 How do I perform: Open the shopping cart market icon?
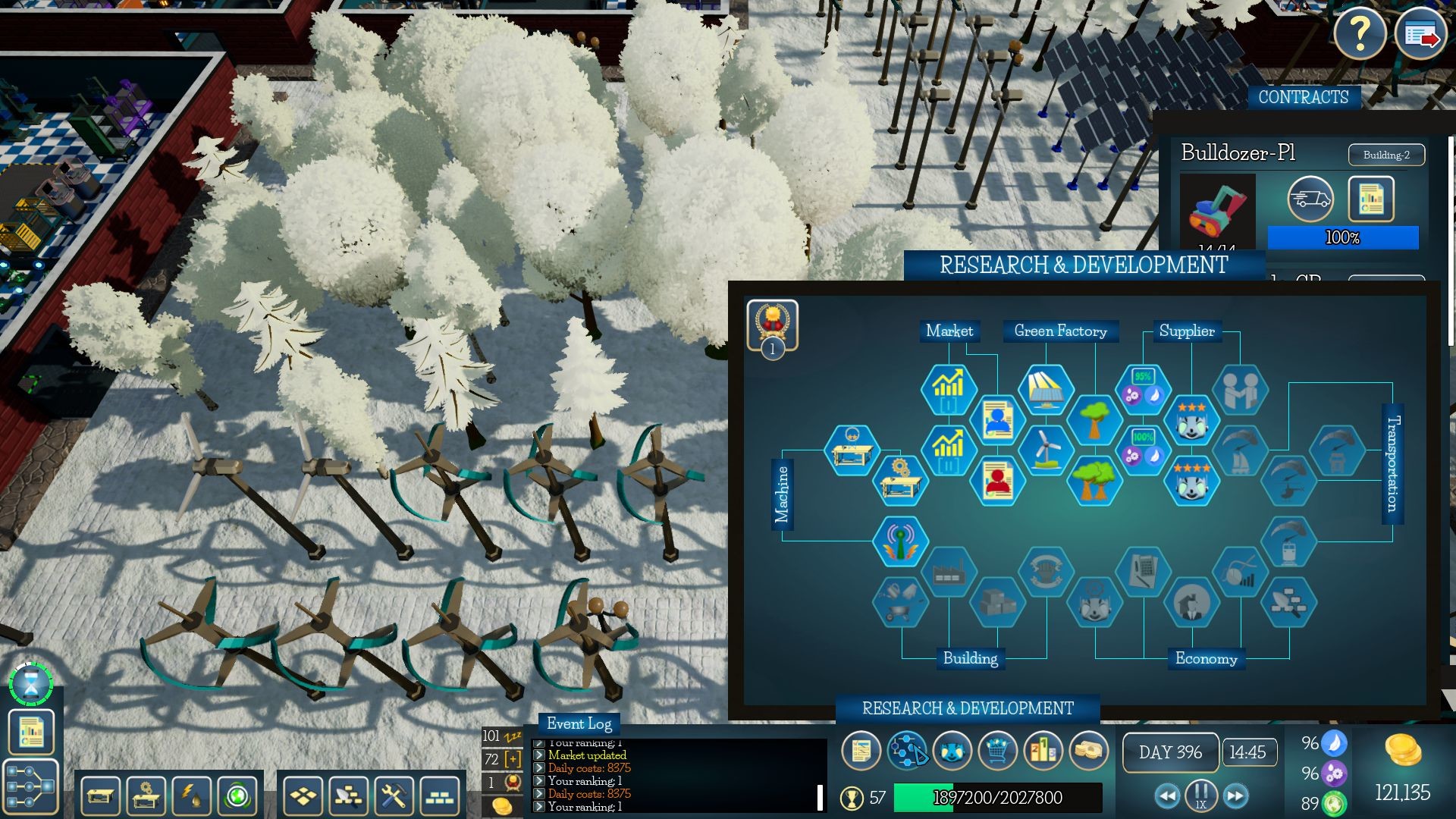[x=999, y=751]
